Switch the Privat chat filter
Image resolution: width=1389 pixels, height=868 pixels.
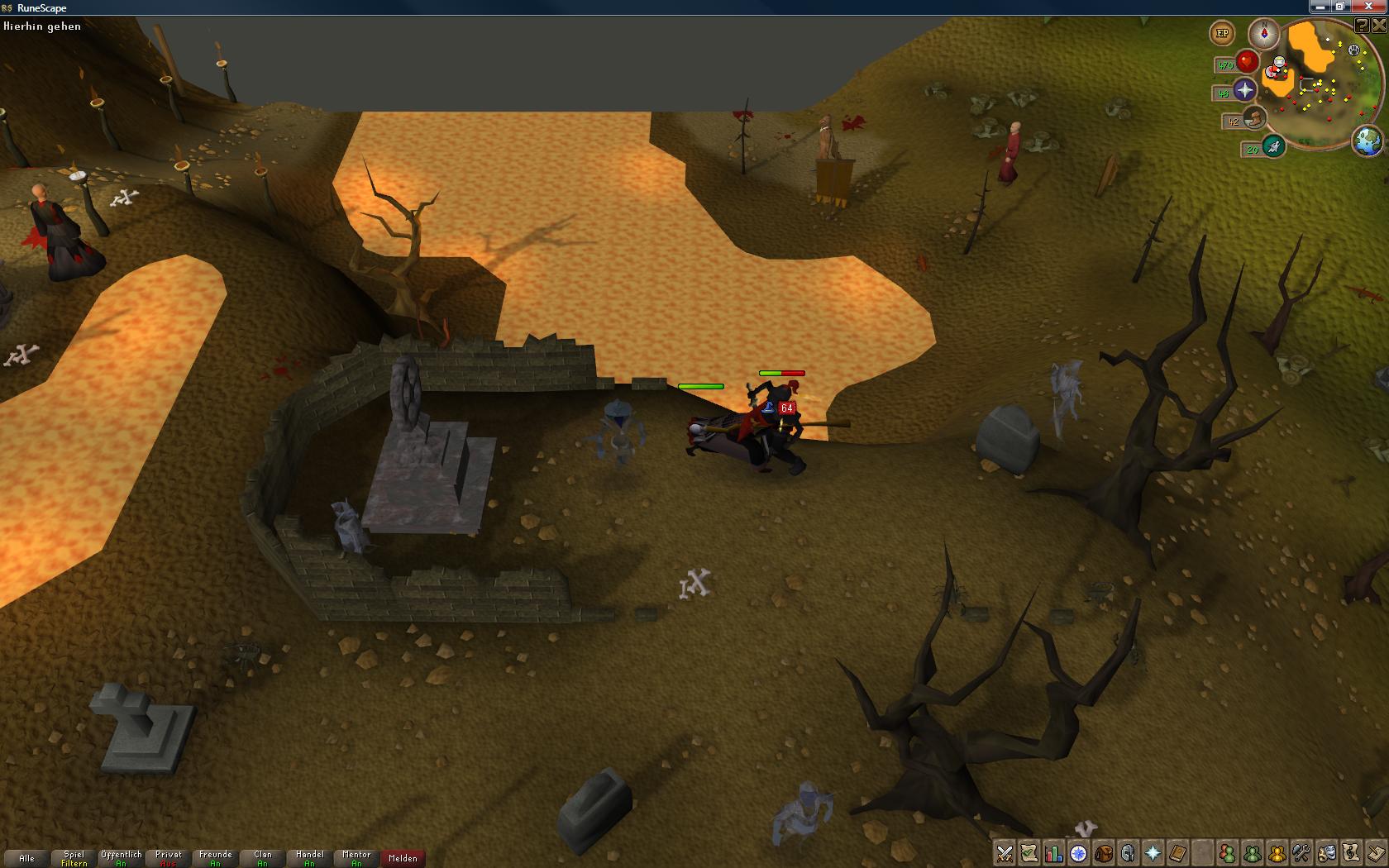tap(168, 858)
